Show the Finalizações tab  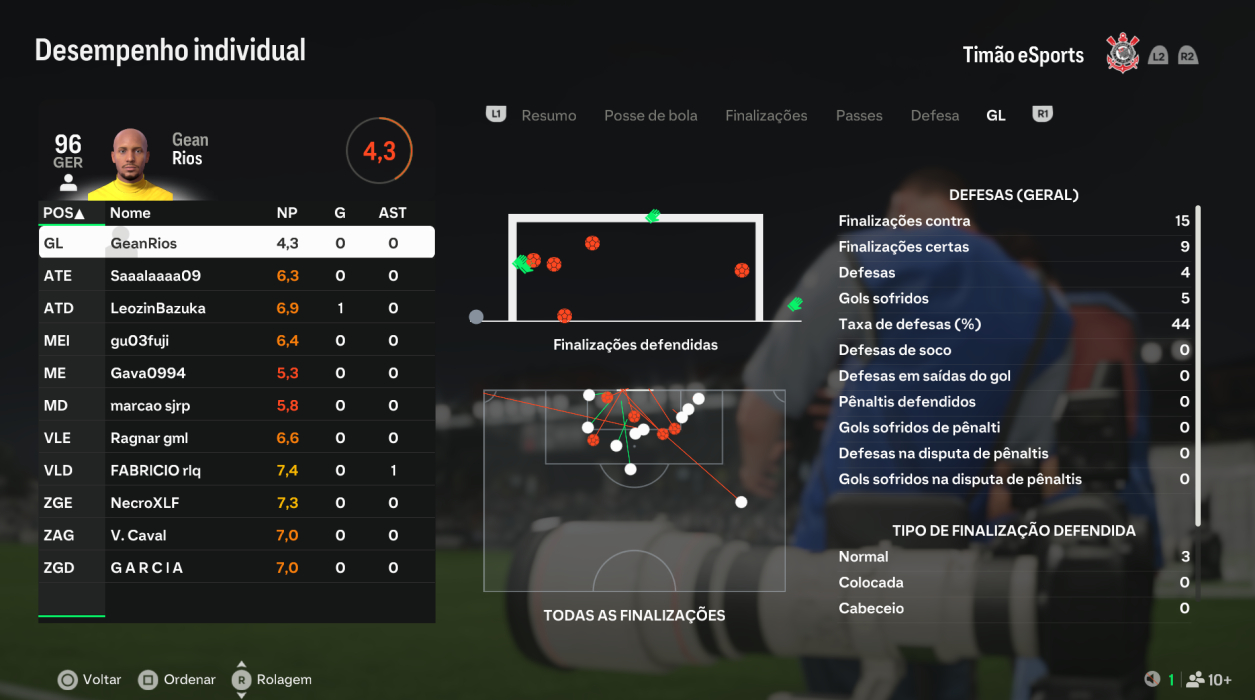click(x=766, y=116)
